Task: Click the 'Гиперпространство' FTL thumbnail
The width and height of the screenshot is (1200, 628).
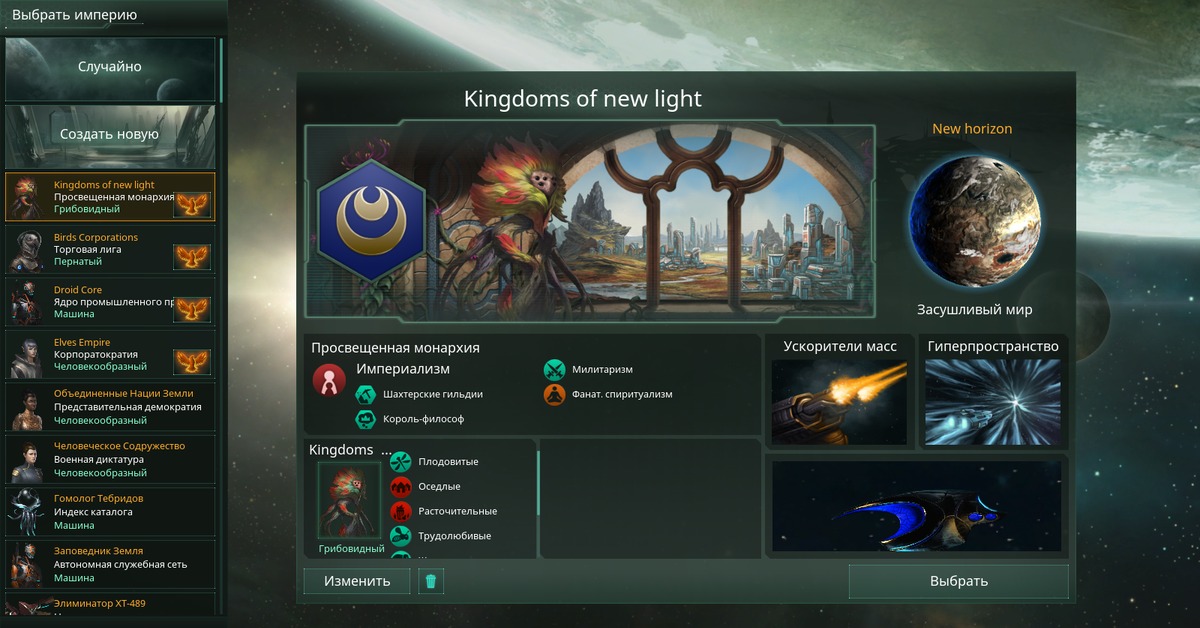Action: [992, 402]
